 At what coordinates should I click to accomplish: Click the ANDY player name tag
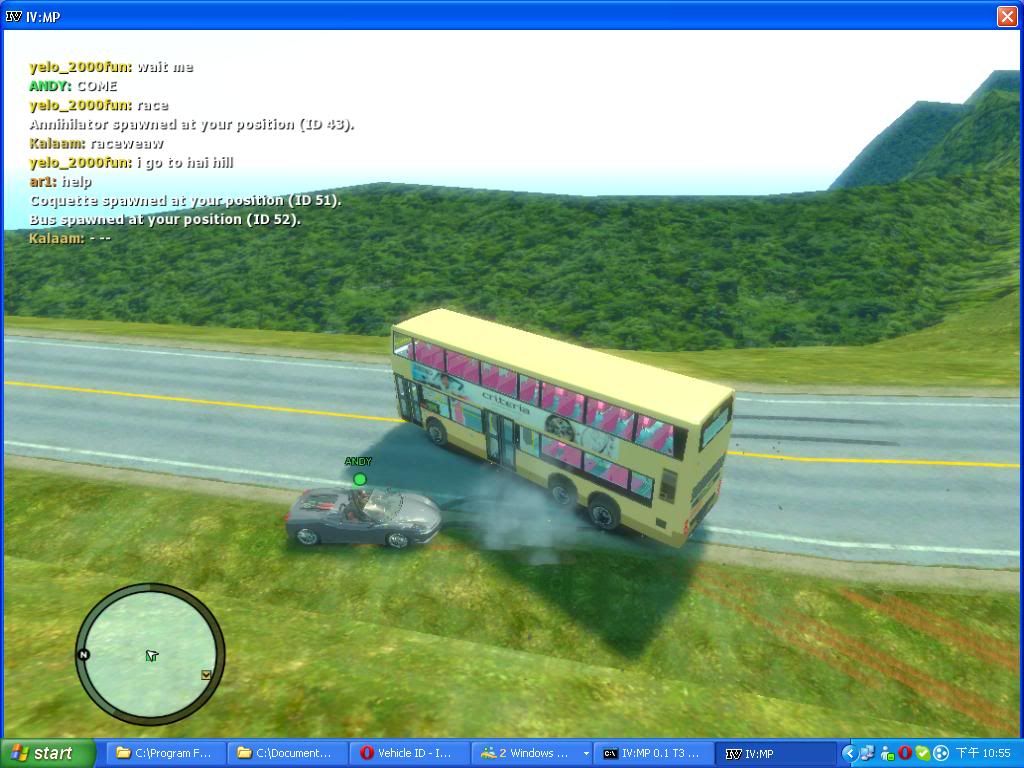[x=358, y=462]
